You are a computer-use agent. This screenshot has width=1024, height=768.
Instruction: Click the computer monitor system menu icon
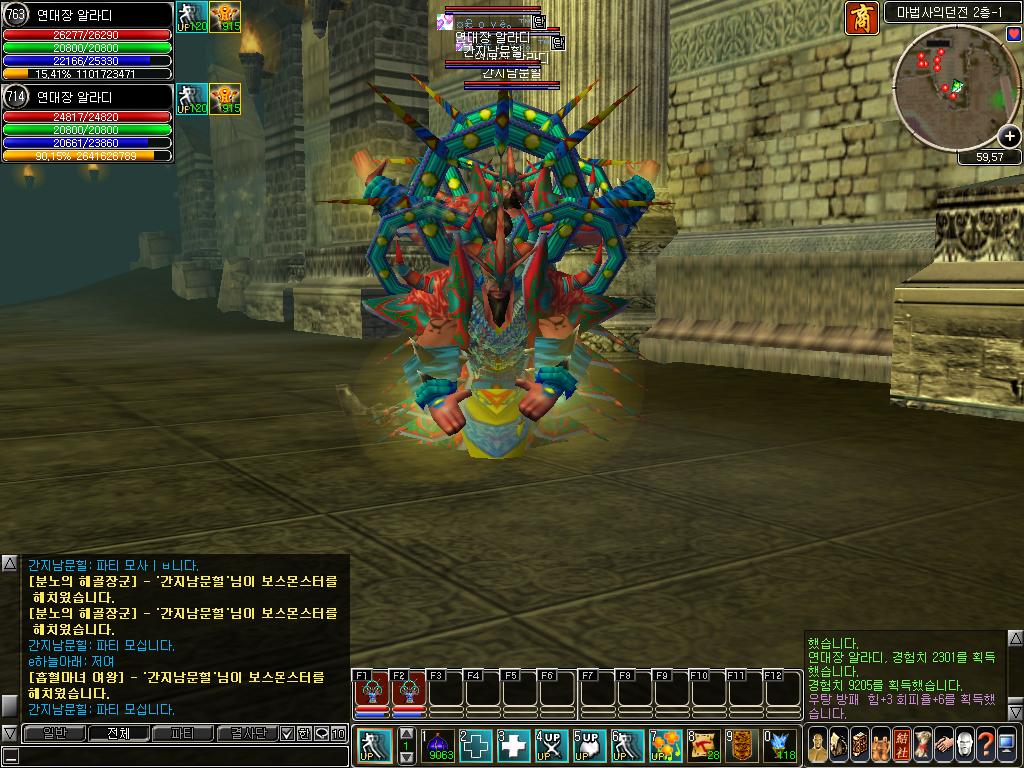(1006, 744)
